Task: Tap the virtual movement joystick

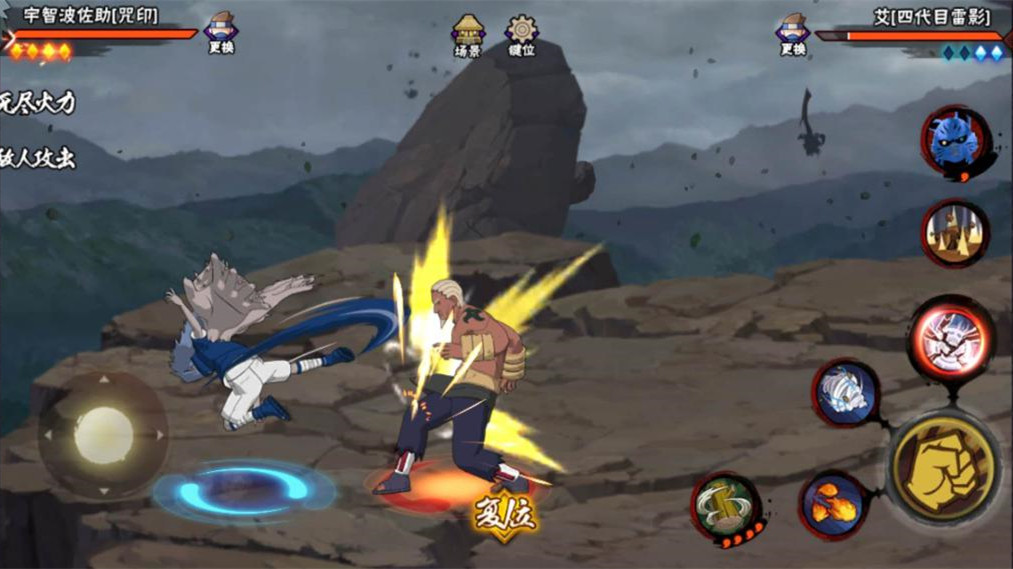Action: tap(103, 436)
